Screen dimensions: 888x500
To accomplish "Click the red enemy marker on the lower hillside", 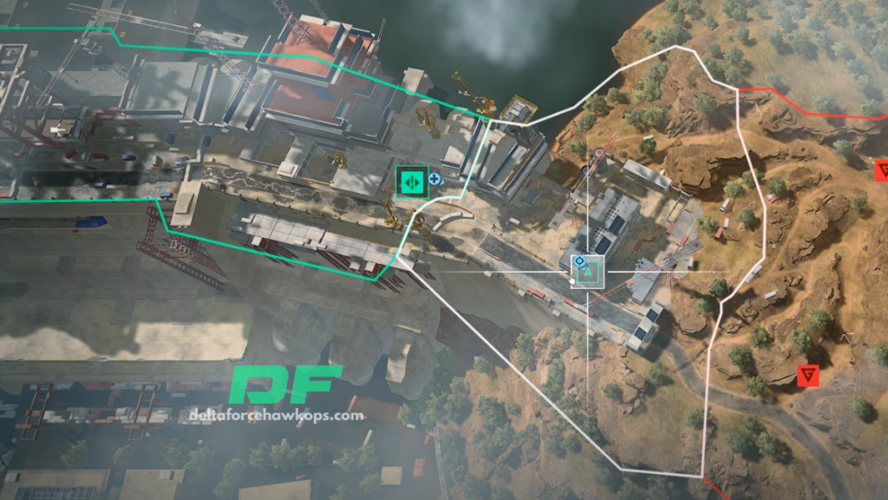I will coord(809,376).
